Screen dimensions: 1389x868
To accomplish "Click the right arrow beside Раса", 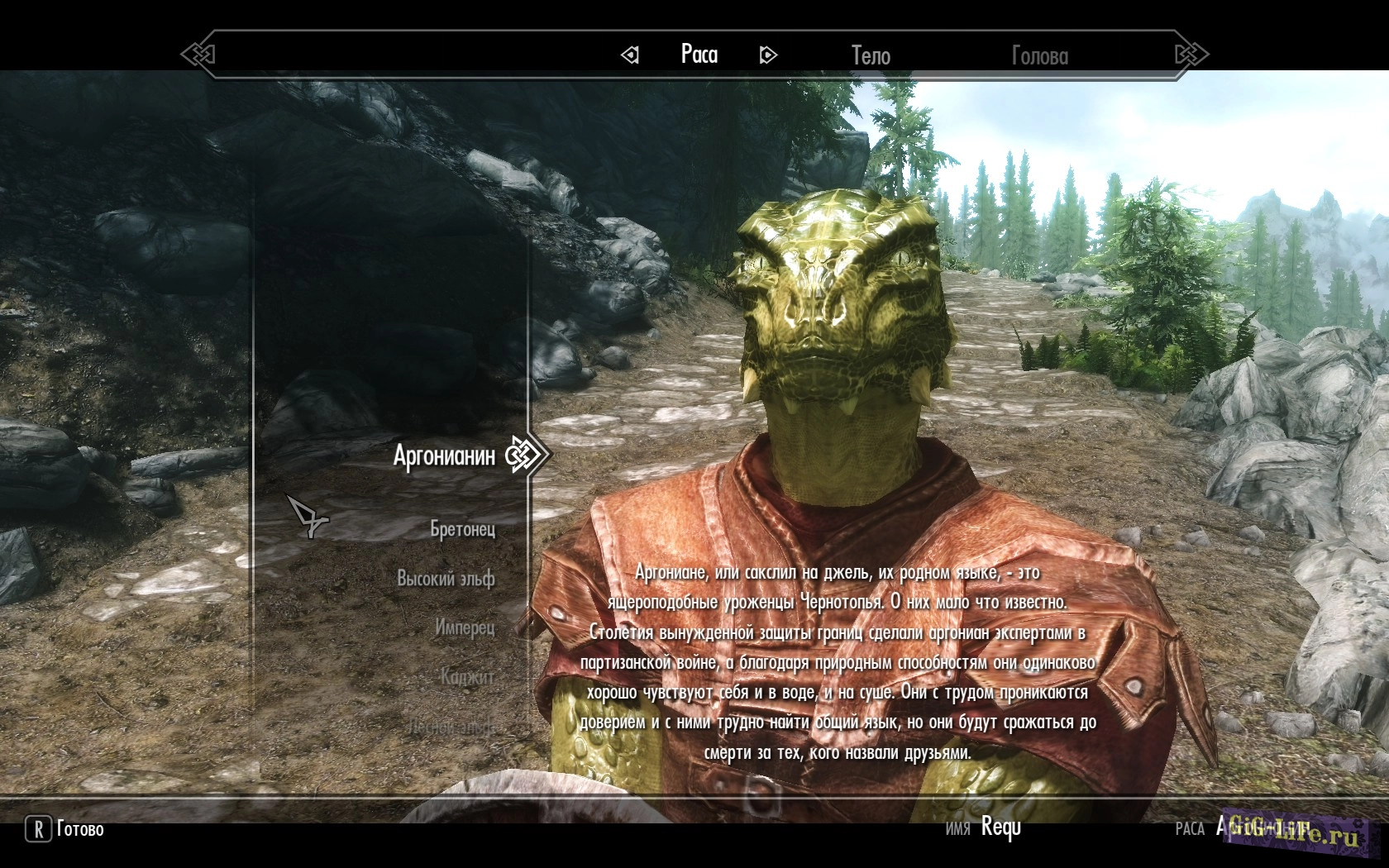I will 768,55.
